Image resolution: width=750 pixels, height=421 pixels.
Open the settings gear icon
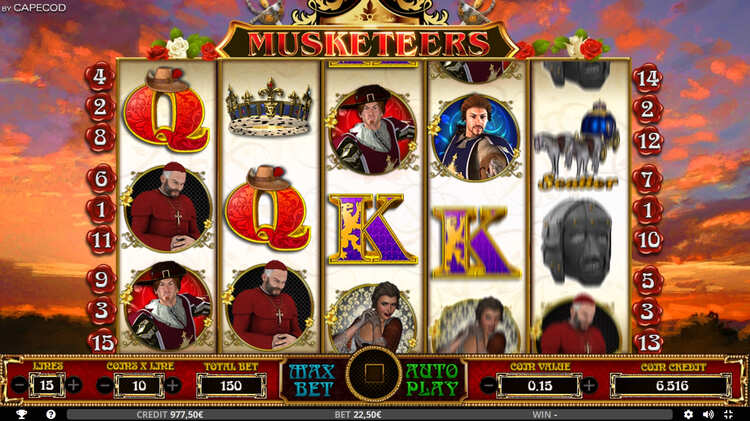(688, 414)
